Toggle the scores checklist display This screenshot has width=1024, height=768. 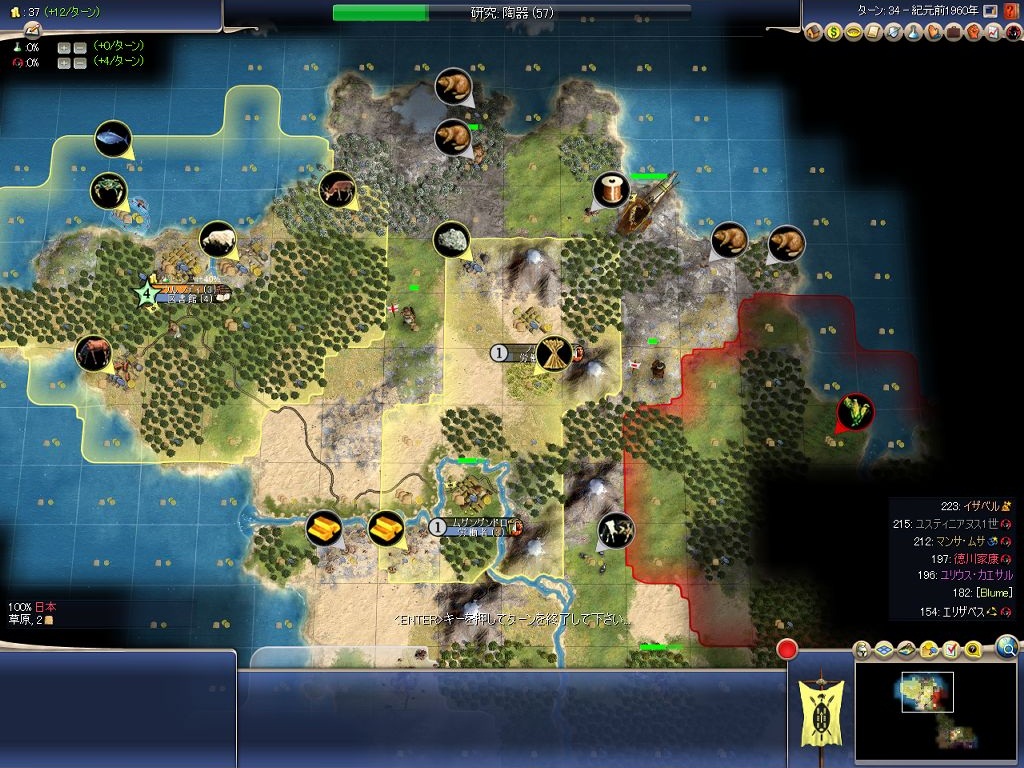point(951,651)
